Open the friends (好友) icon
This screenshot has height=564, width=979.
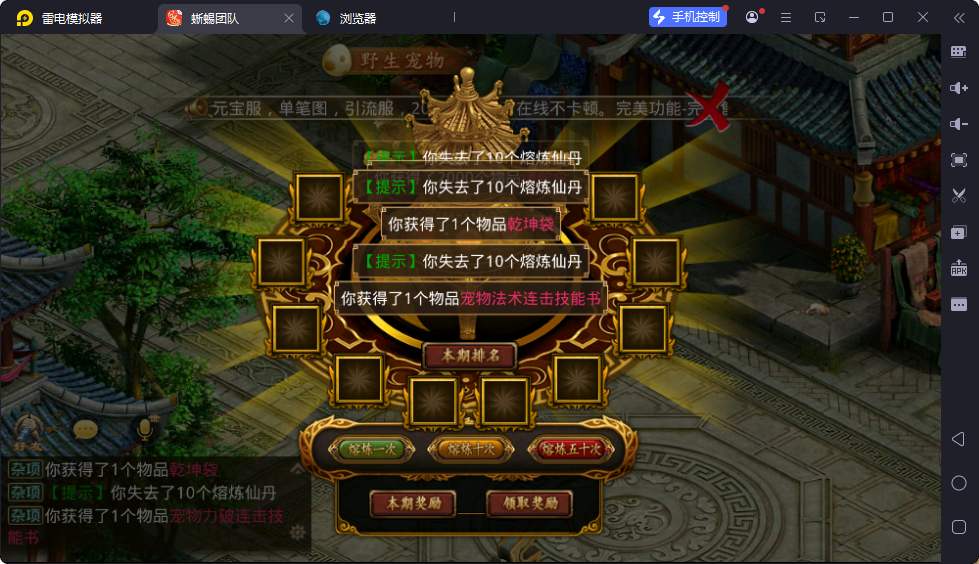click(27, 431)
